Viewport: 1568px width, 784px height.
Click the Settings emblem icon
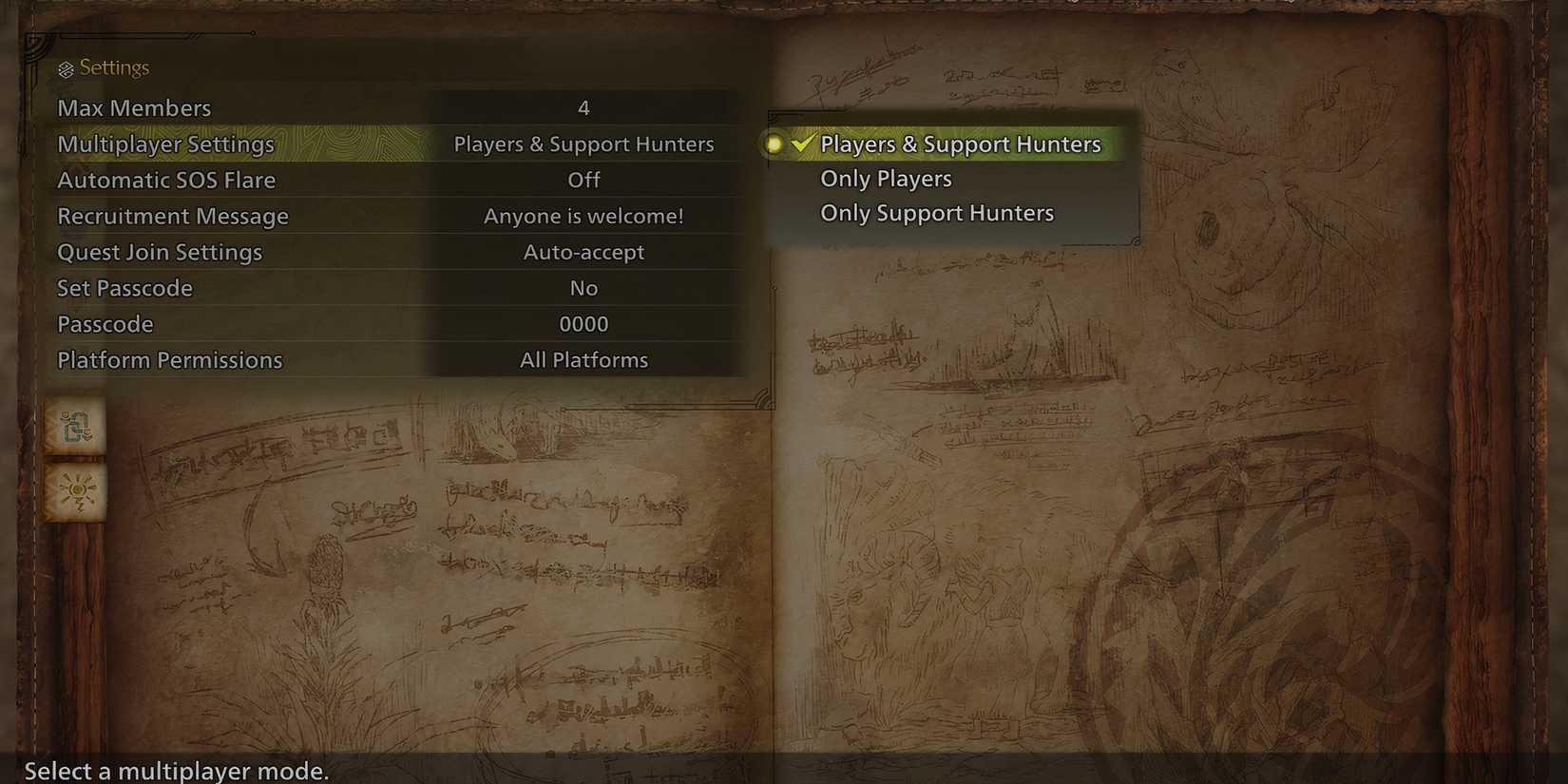click(x=66, y=67)
